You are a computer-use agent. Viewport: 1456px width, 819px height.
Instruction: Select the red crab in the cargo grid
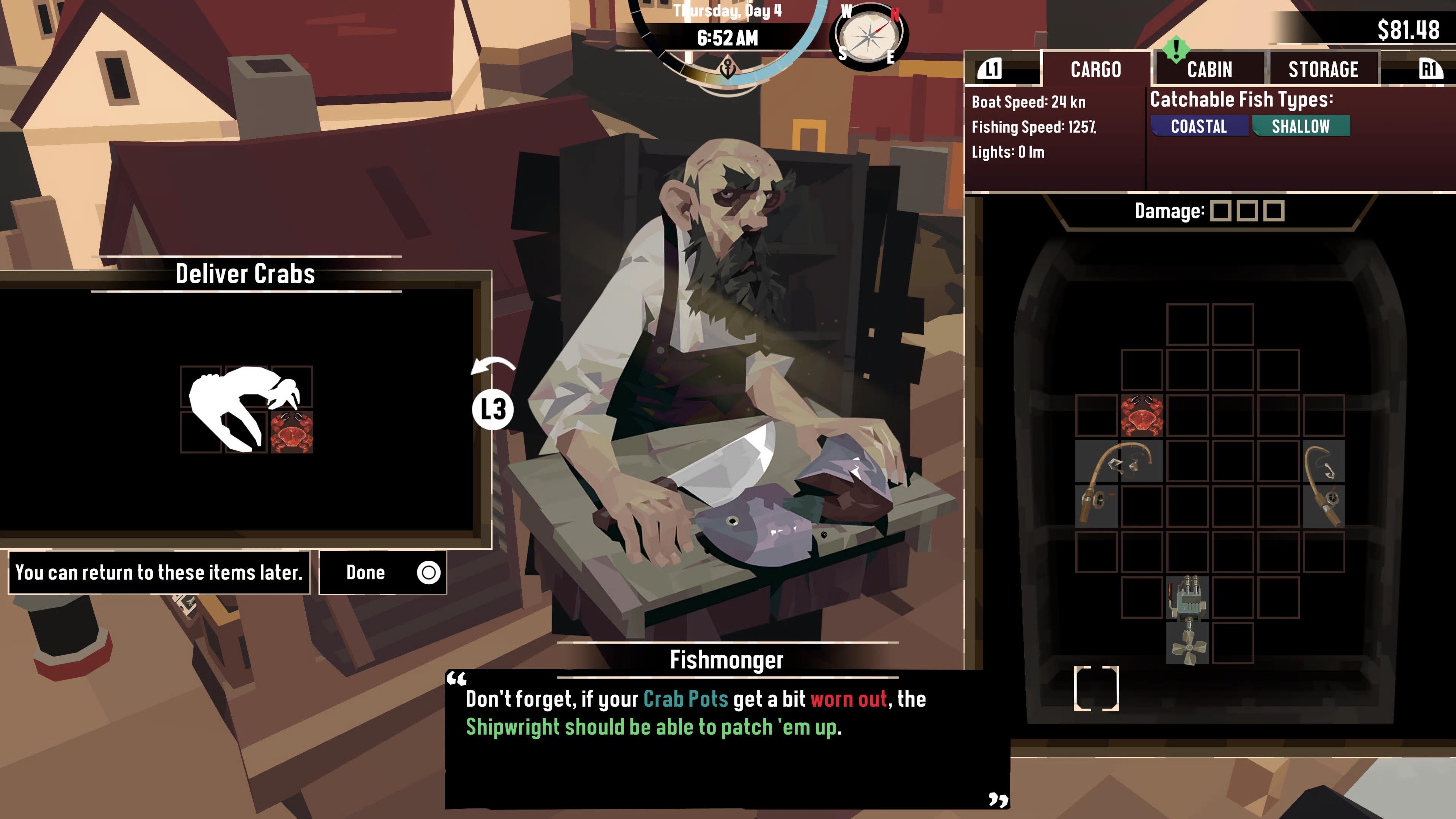(x=1142, y=416)
